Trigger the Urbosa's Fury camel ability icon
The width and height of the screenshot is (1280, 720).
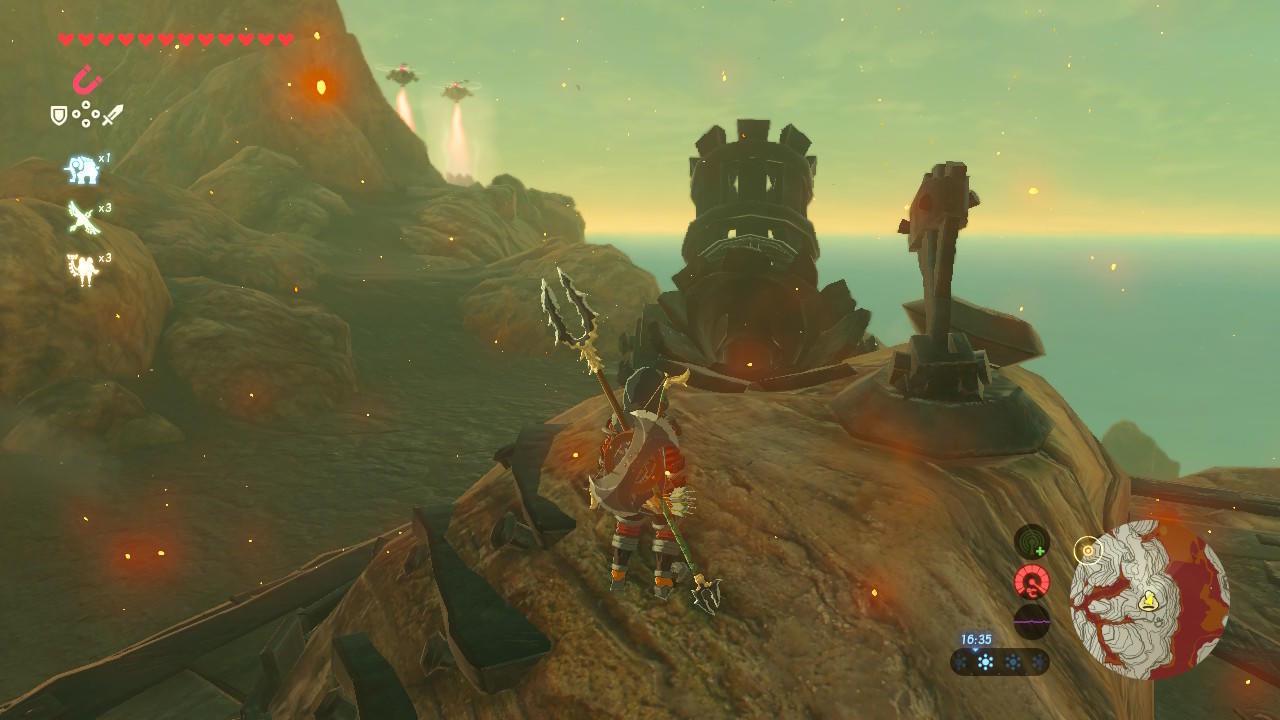click(82, 268)
